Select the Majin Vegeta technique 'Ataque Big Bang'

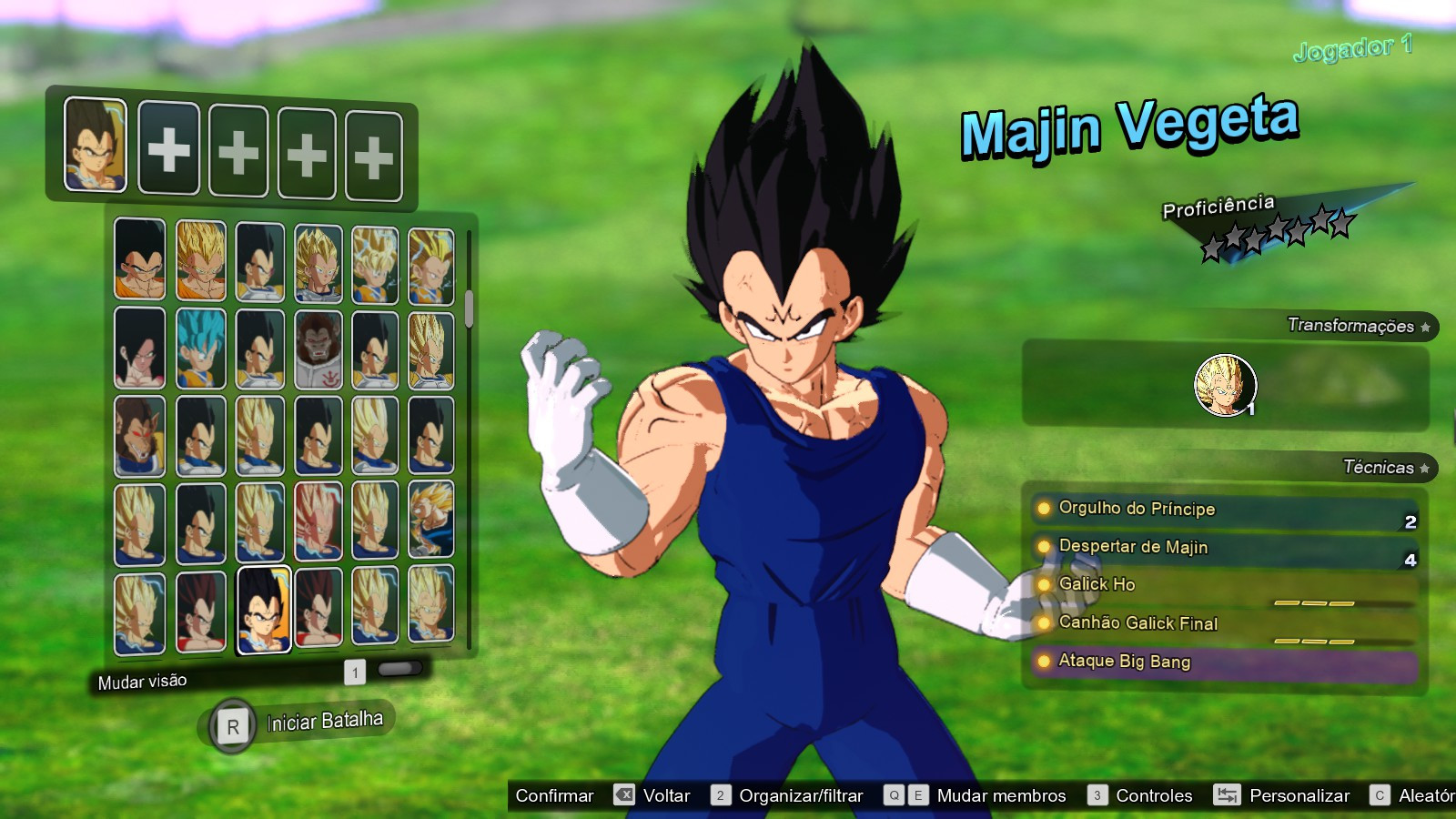click(1121, 662)
